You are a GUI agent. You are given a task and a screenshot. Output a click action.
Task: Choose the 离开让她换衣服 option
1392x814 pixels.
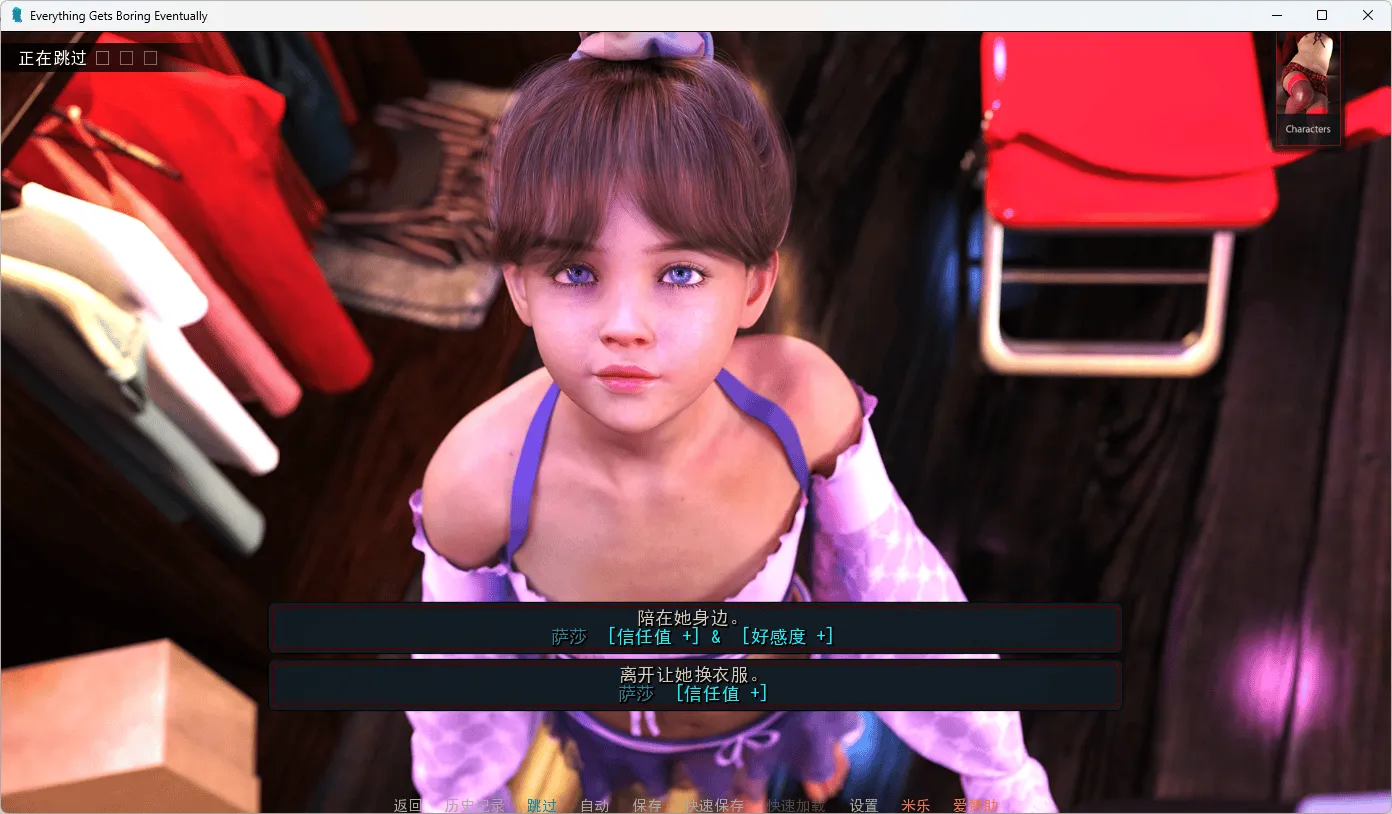click(694, 685)
